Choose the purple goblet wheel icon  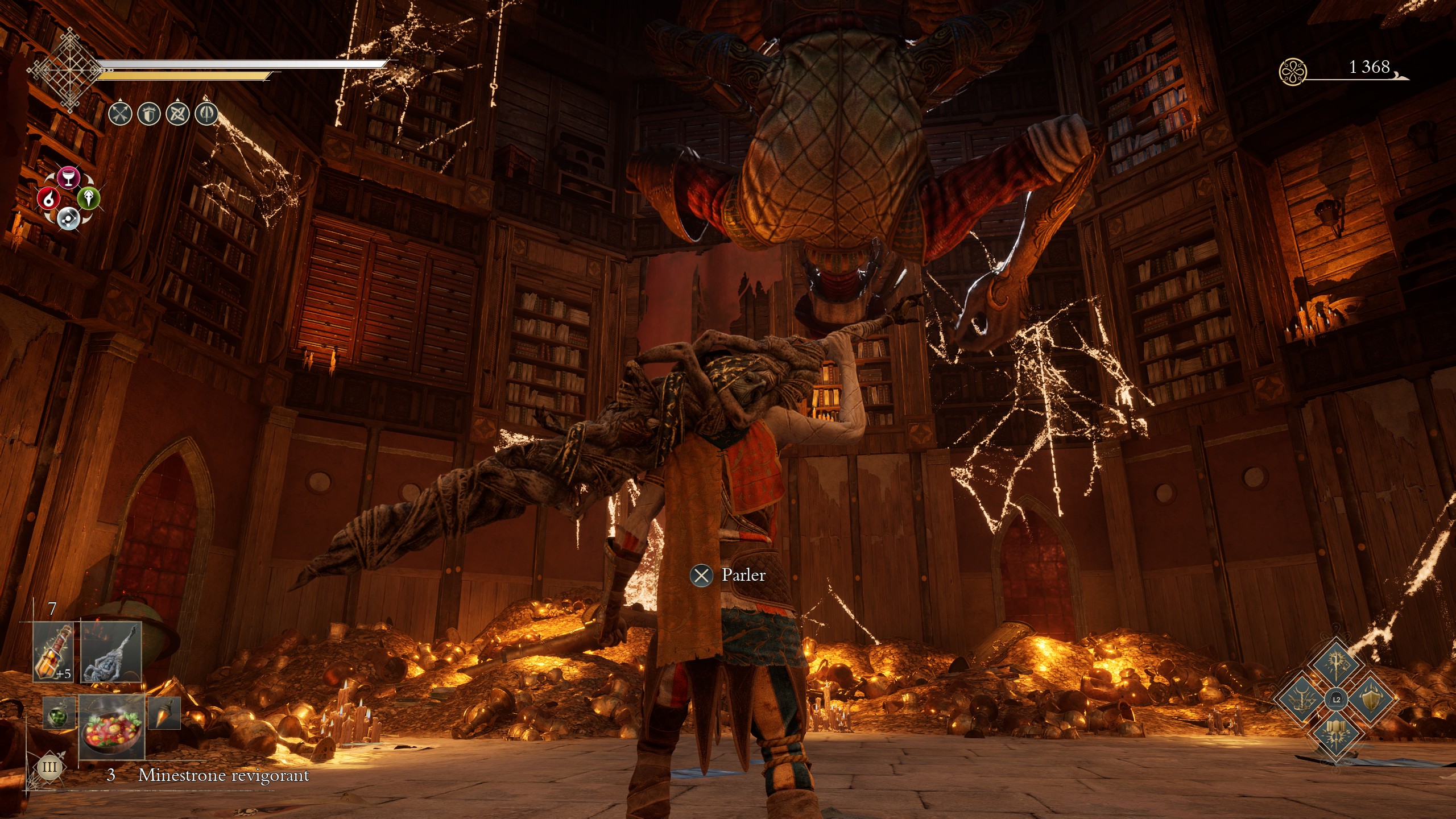point(68,177)
